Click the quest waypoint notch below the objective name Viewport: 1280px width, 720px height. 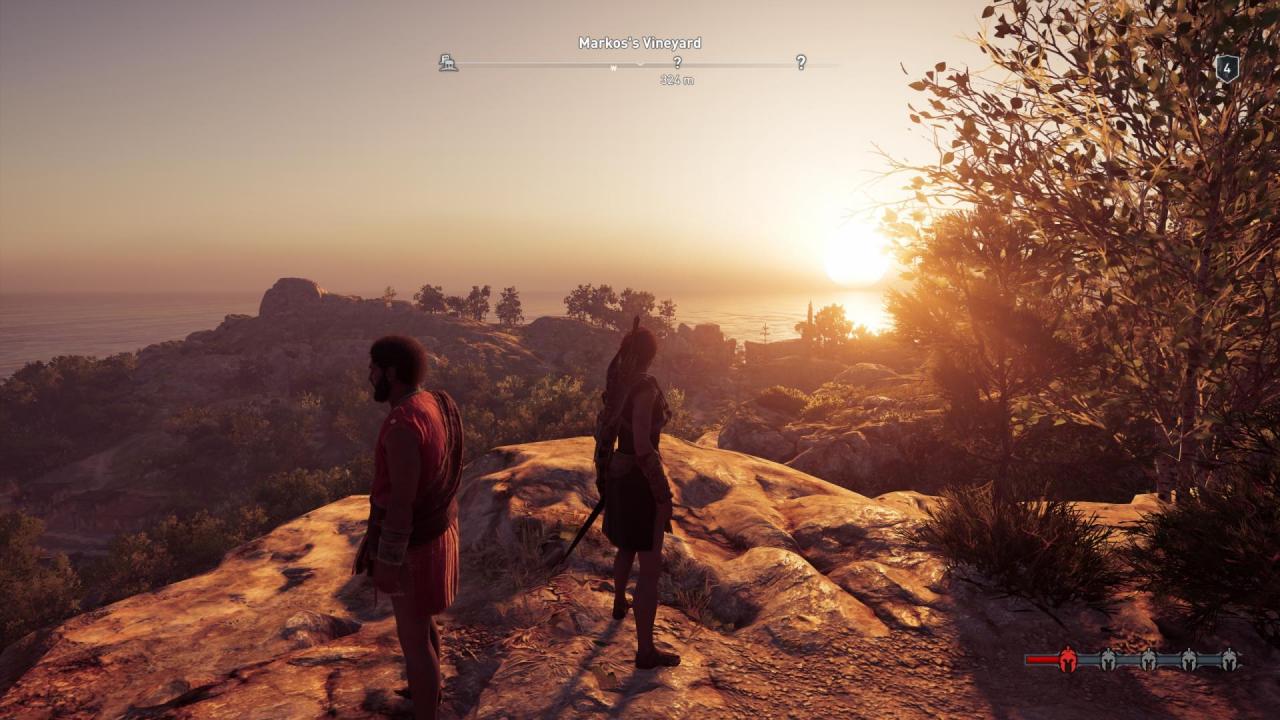coord(639,64)
